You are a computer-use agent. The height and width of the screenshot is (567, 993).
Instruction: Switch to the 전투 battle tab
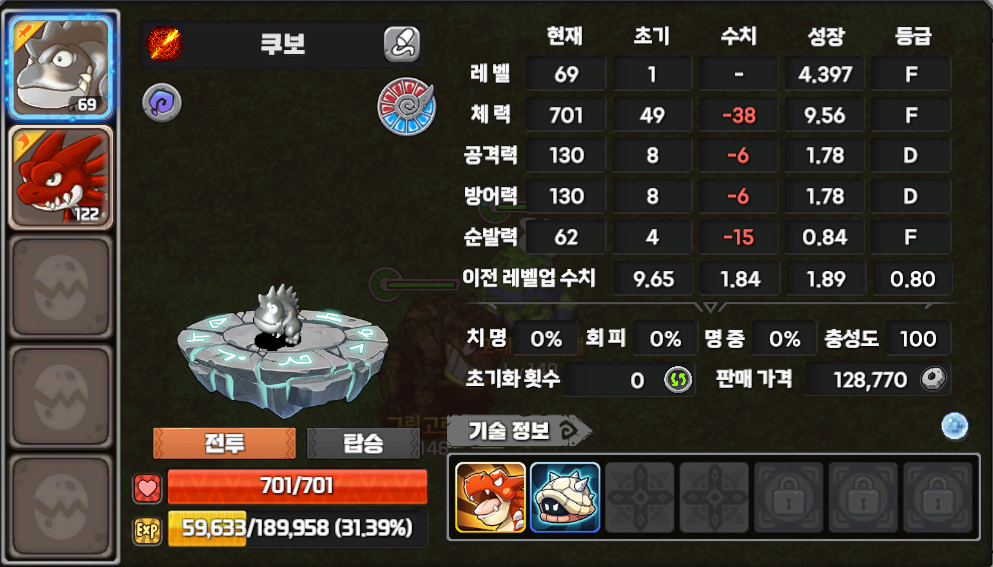[x=224, y=443]
